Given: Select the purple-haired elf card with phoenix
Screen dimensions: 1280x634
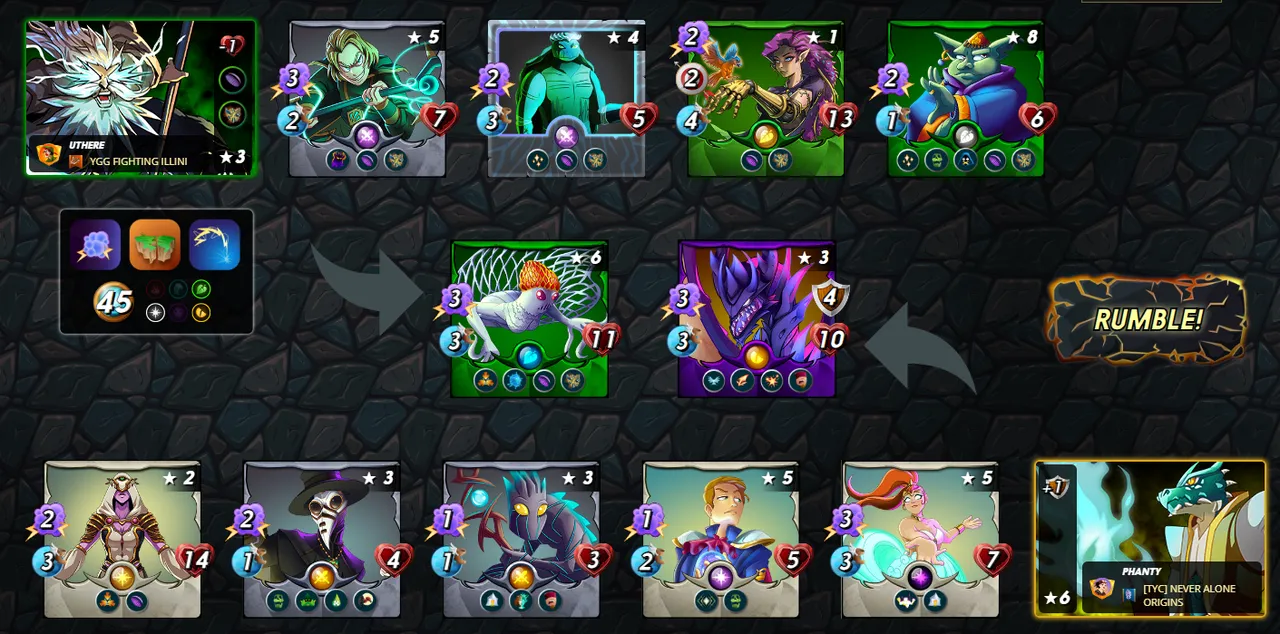Looking at the screenshot, I should coord(766,98).
